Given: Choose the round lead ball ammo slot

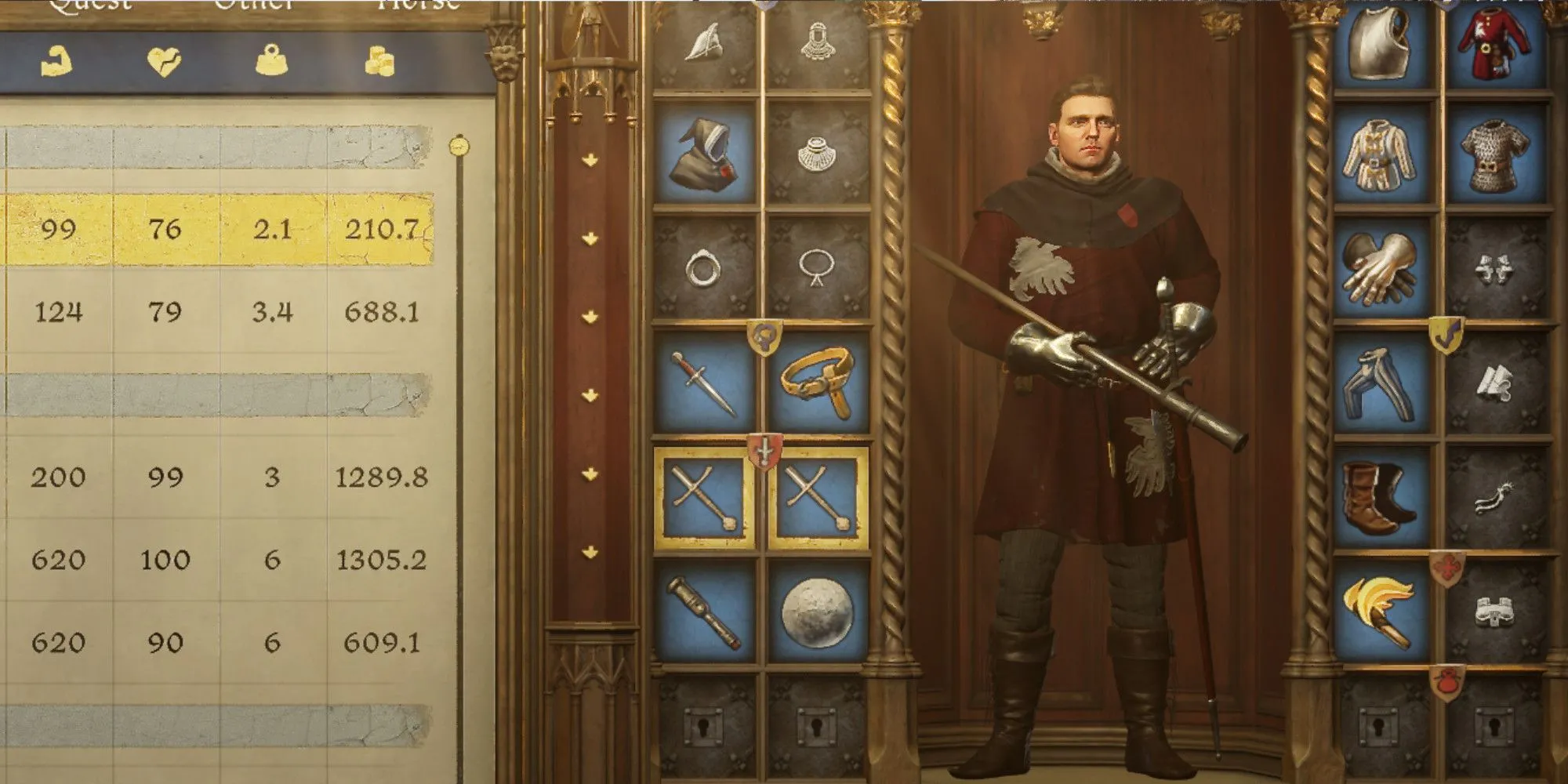Looking at the screenshot, I should [x=817, y=611].
